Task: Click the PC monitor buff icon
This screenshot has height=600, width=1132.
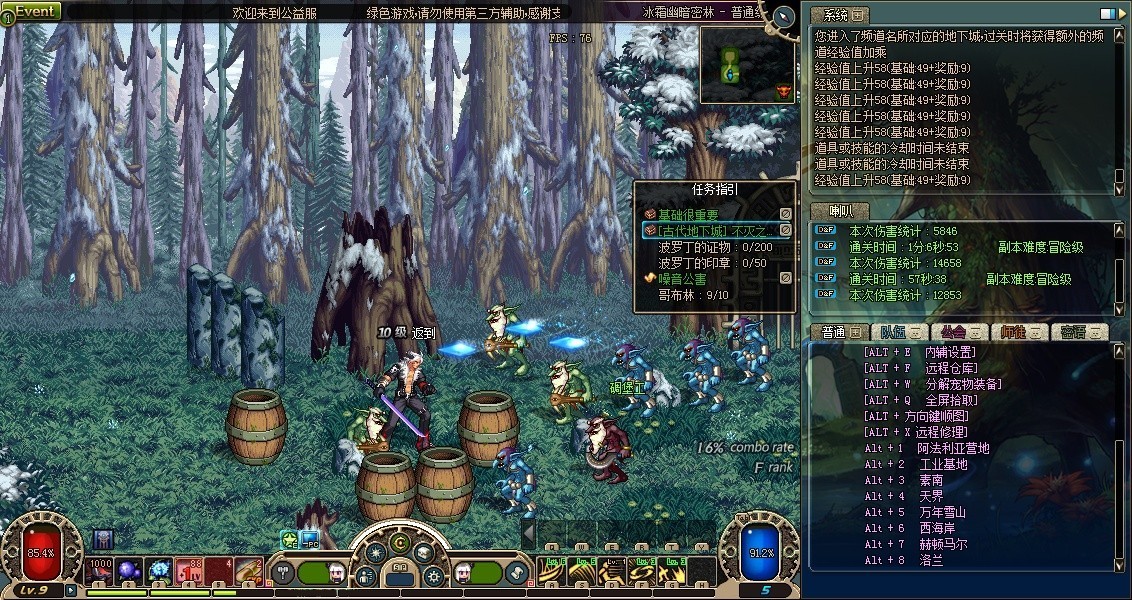Action: pos(310,538)
